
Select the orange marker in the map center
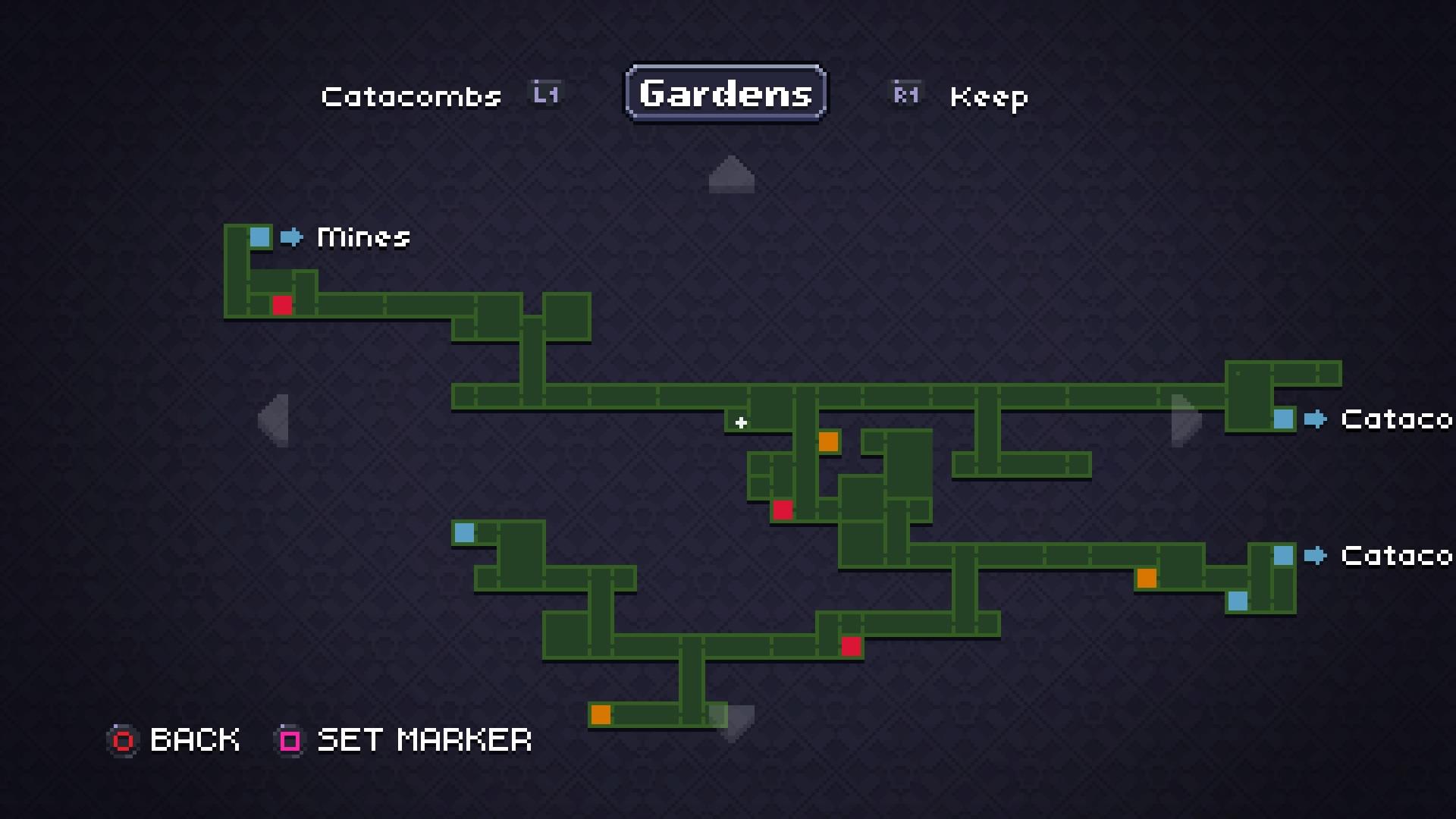point(829,441)
